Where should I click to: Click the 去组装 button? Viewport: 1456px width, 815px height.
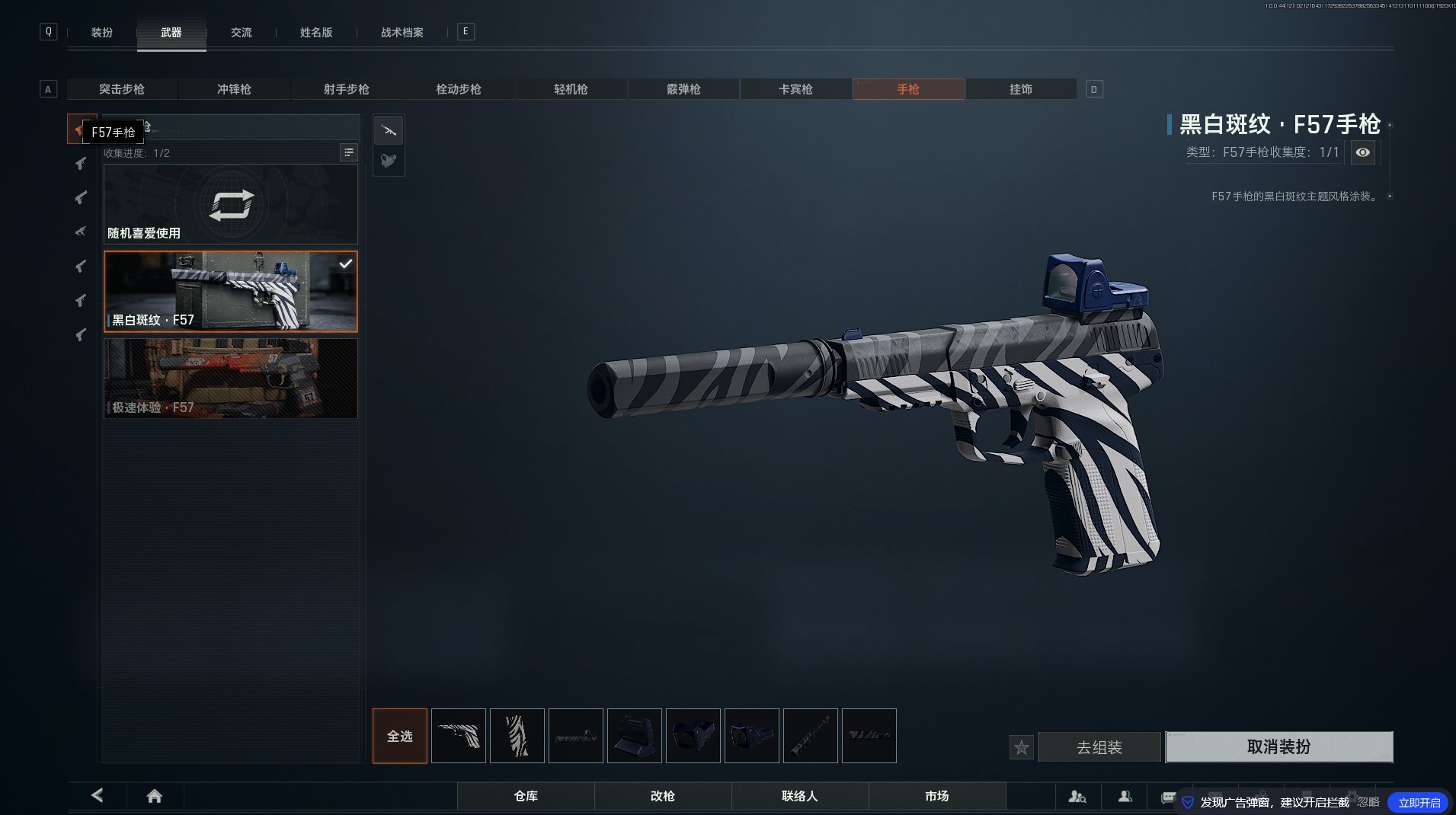1099,747
